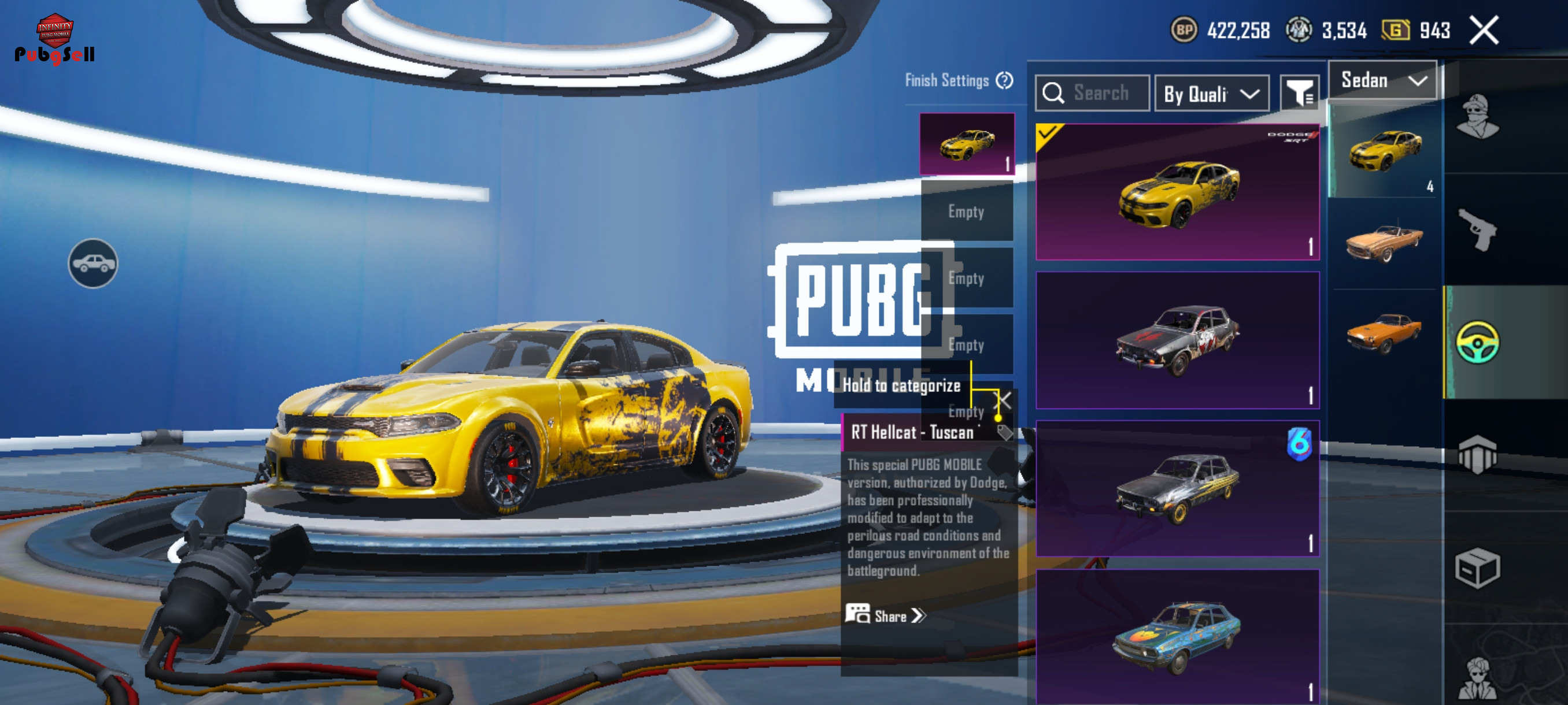Switch to the crate box tab
The height and width of the screenshot is (705, 1568).
(1477, 567)
